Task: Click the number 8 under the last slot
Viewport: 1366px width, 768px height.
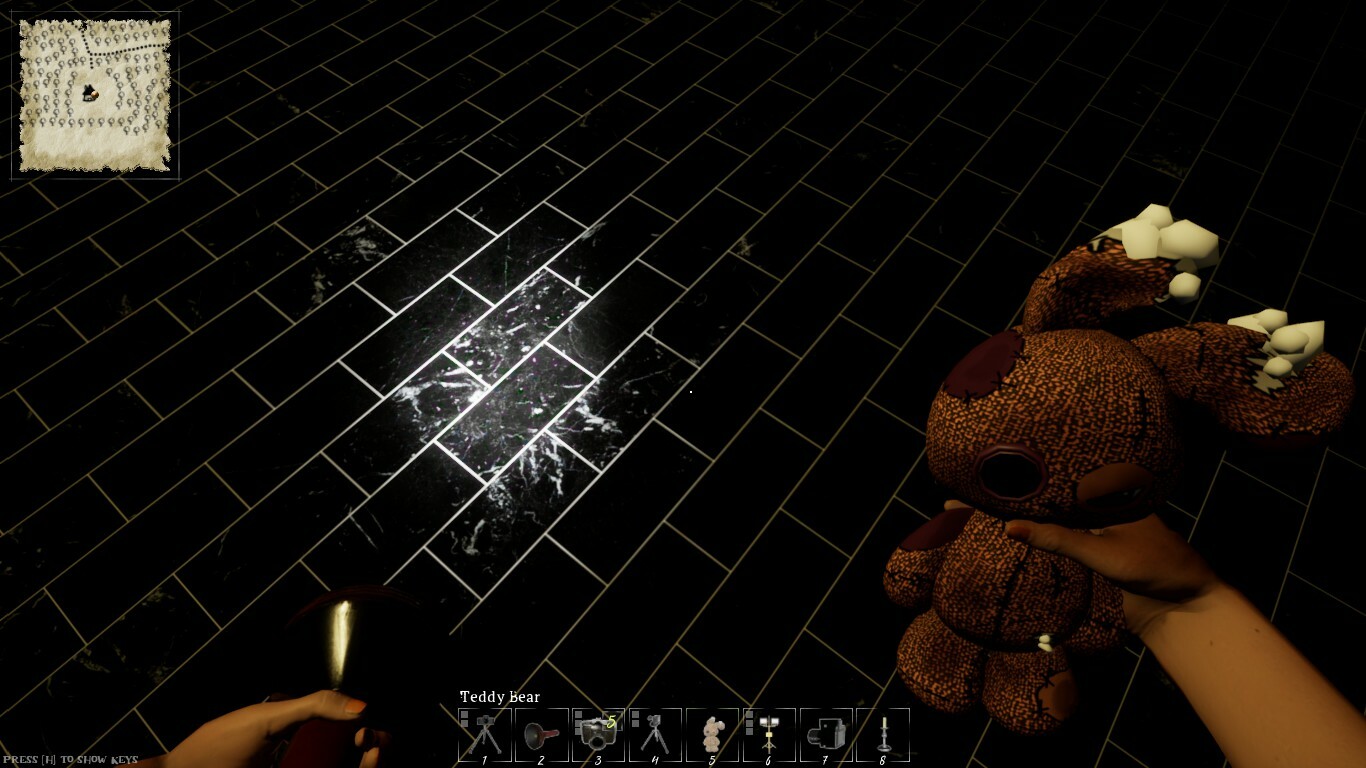Action: (883, 761)
